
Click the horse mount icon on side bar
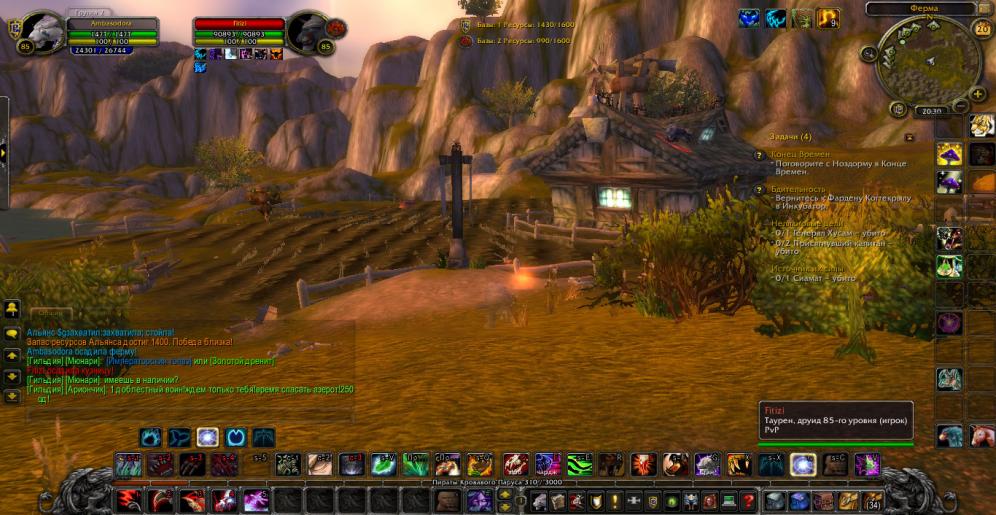(981, 436)
